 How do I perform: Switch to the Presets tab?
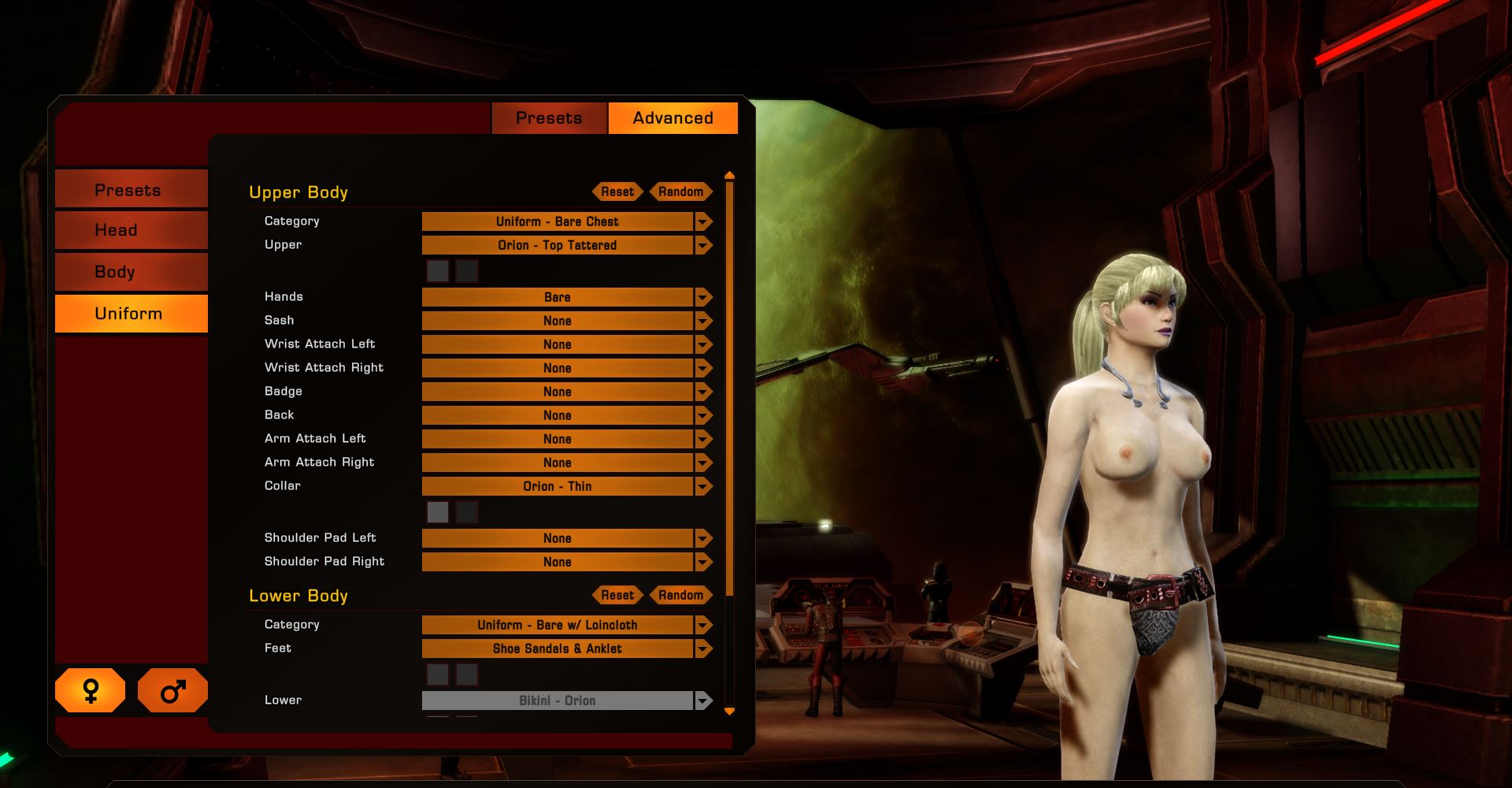coord(549,118)
